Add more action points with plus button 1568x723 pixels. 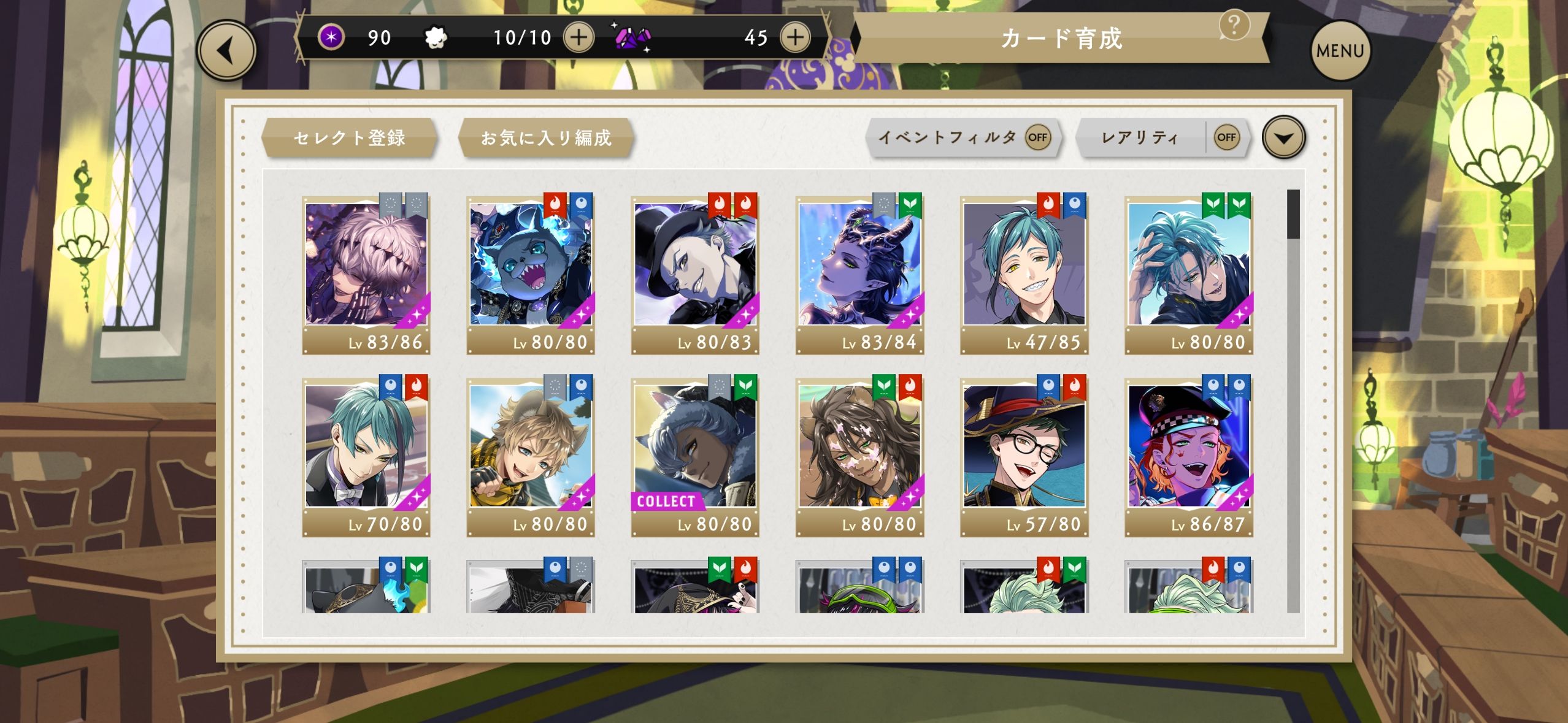tap(578, 37)
